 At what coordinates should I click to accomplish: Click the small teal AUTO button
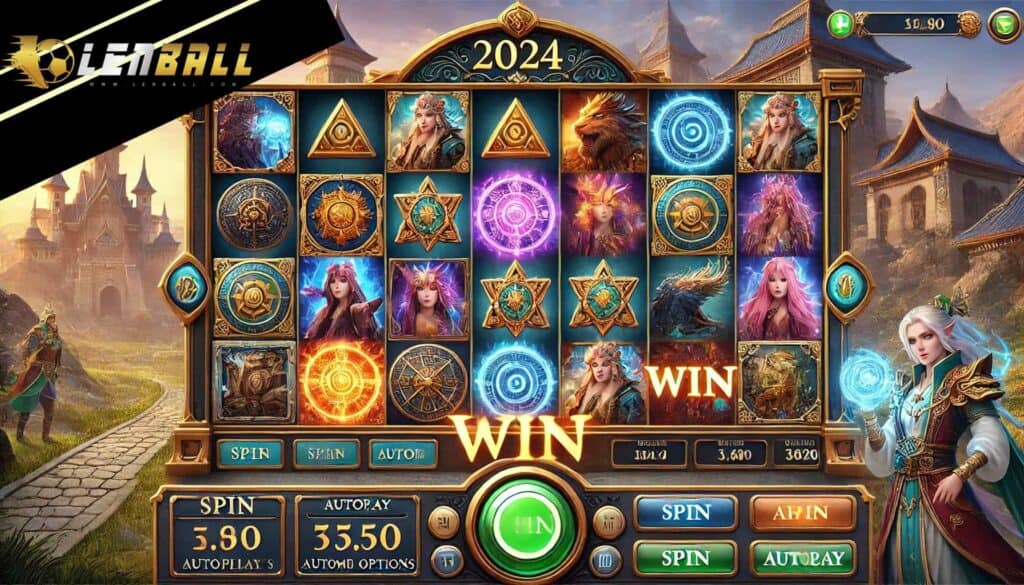click(402, 453)
